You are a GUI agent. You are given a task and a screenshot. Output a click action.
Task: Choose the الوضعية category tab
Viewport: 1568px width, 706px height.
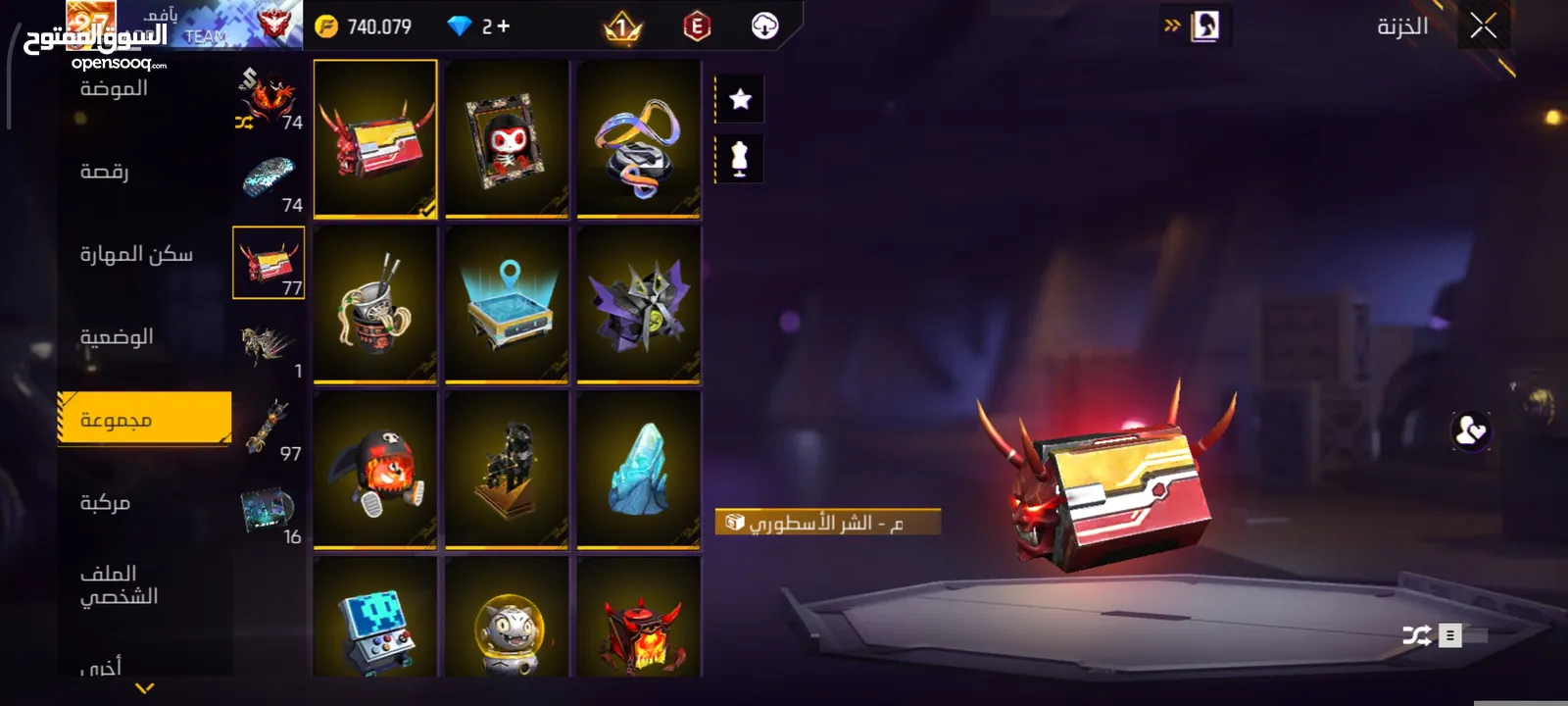pyautogui.click(x=117, y=337)
